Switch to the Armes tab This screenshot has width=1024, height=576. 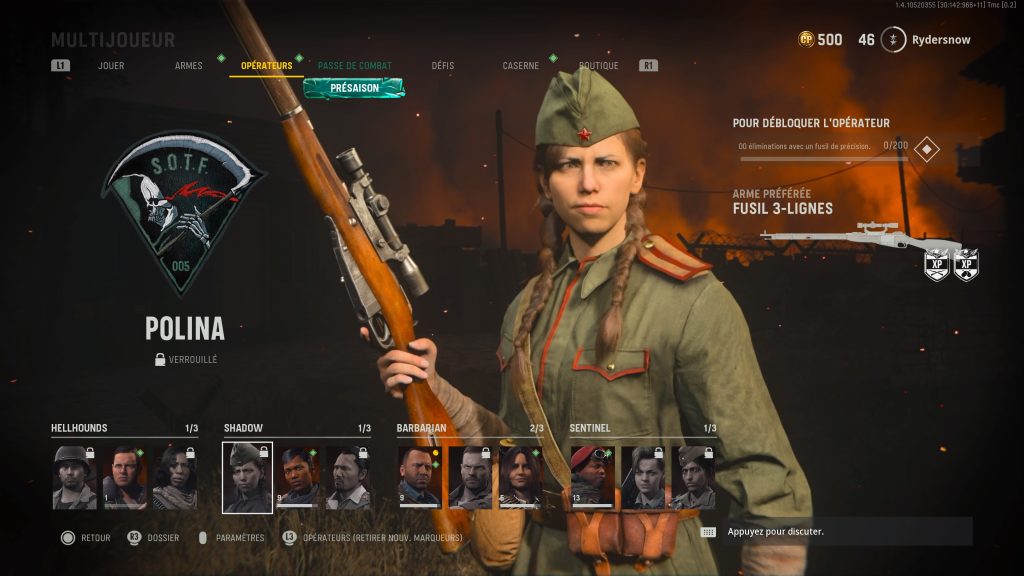(188, 66)
